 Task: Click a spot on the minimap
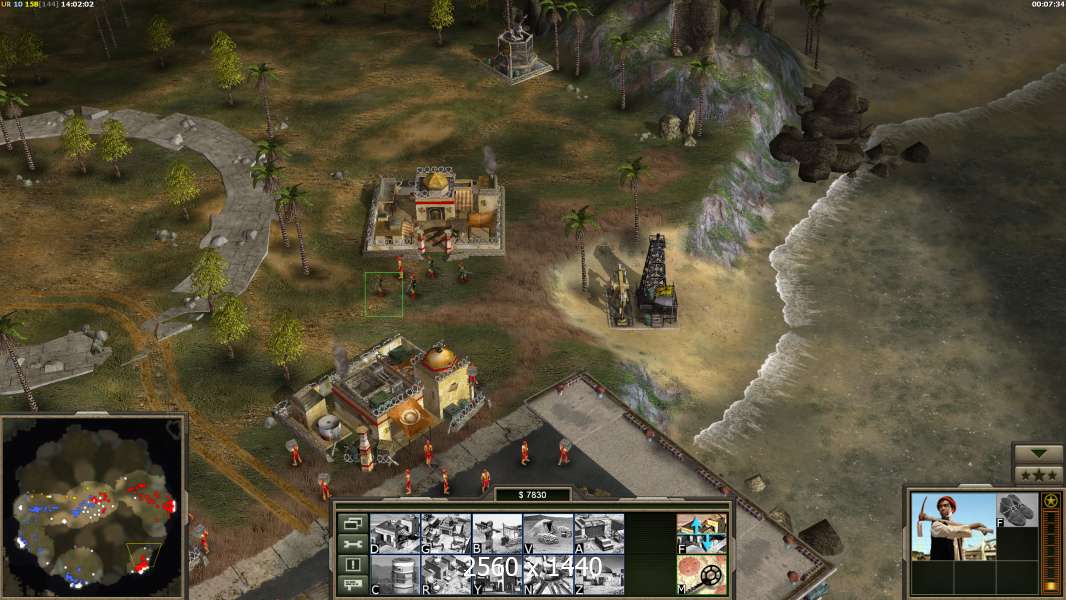[93, 505]
